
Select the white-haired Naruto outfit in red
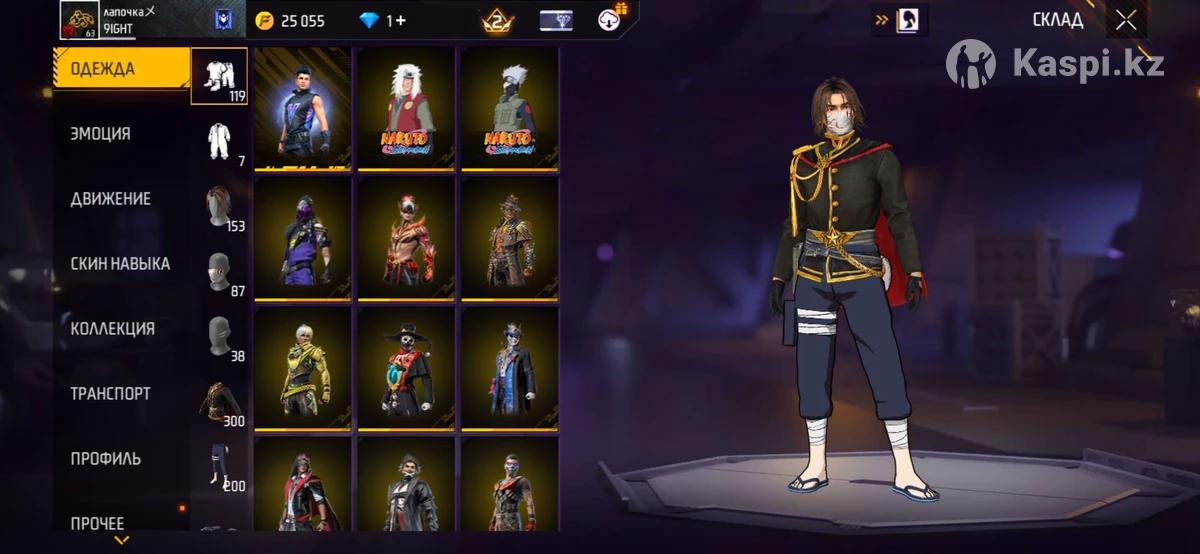406,108
